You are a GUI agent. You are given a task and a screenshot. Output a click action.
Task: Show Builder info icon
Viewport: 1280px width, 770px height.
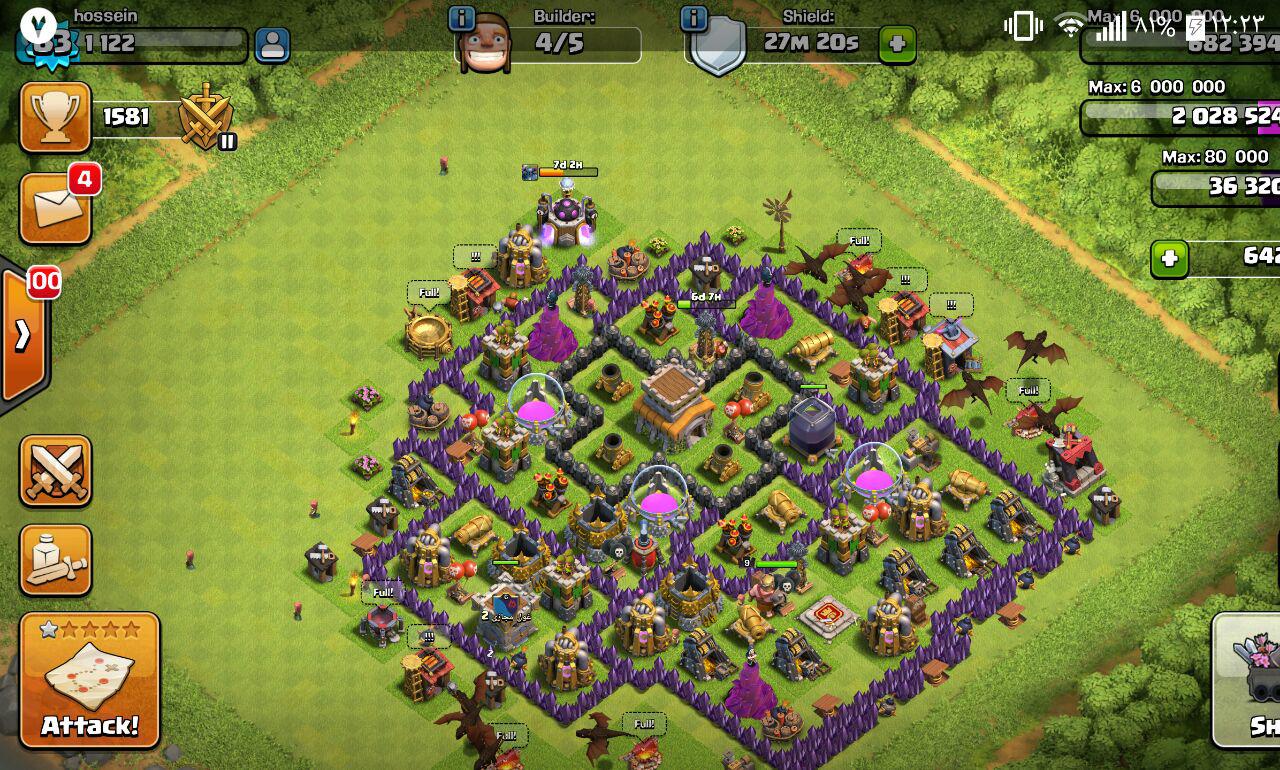tap(461, 18)
